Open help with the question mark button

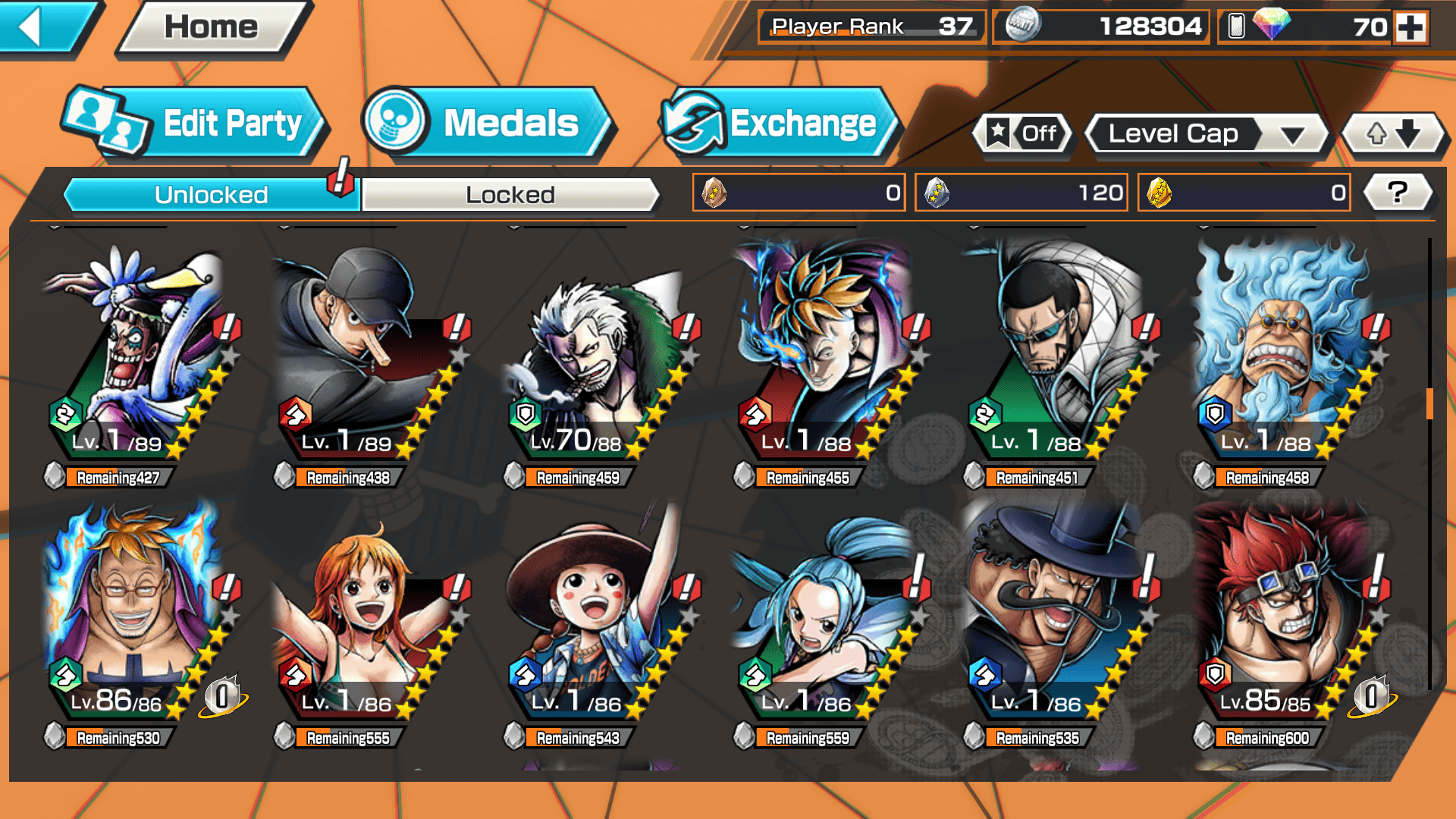pyautogui.click(x=1398, y=193)
